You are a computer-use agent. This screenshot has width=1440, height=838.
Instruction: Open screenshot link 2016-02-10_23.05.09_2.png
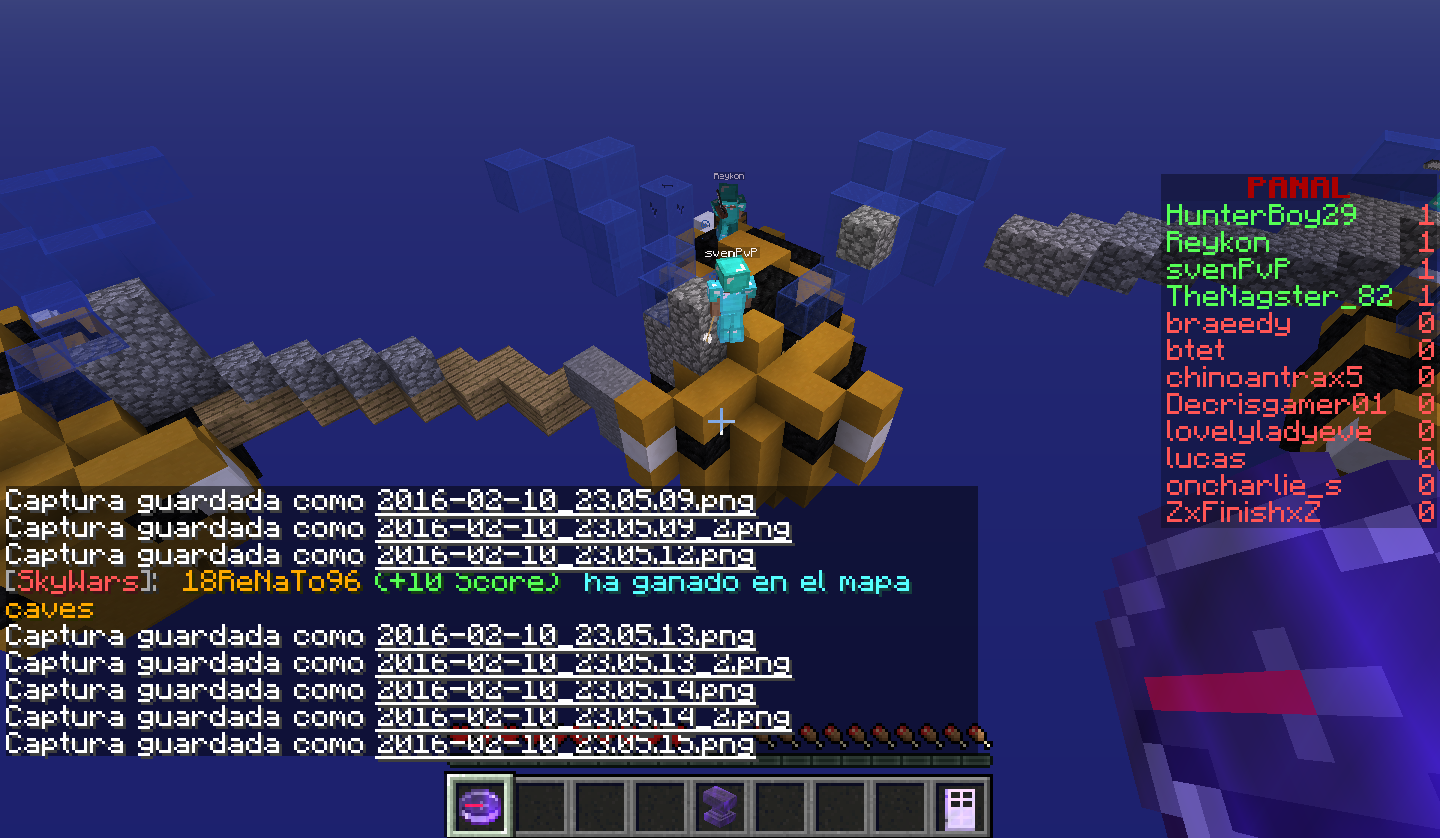583,527
